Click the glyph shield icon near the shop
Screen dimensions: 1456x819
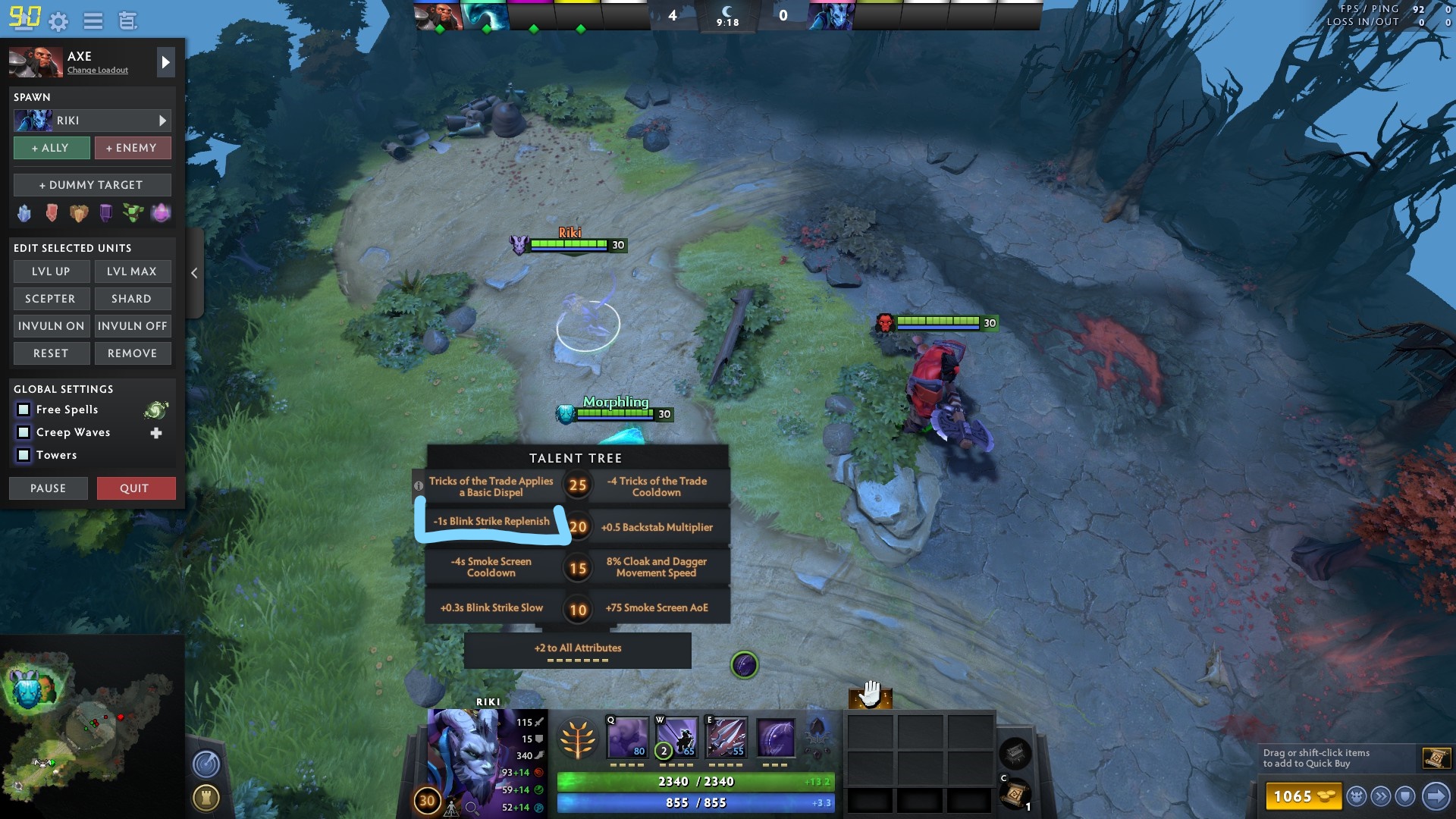tap(1404, 797)
